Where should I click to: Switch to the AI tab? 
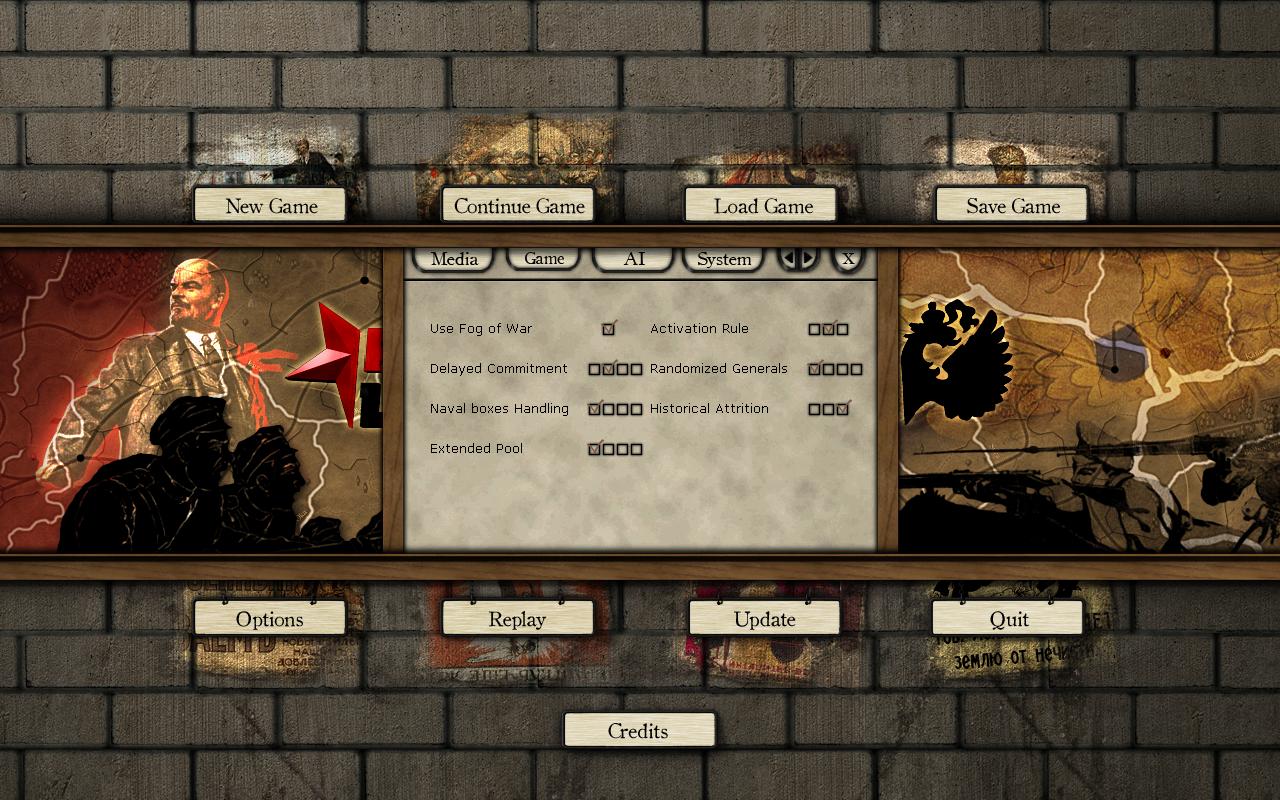tap(634, 259)
